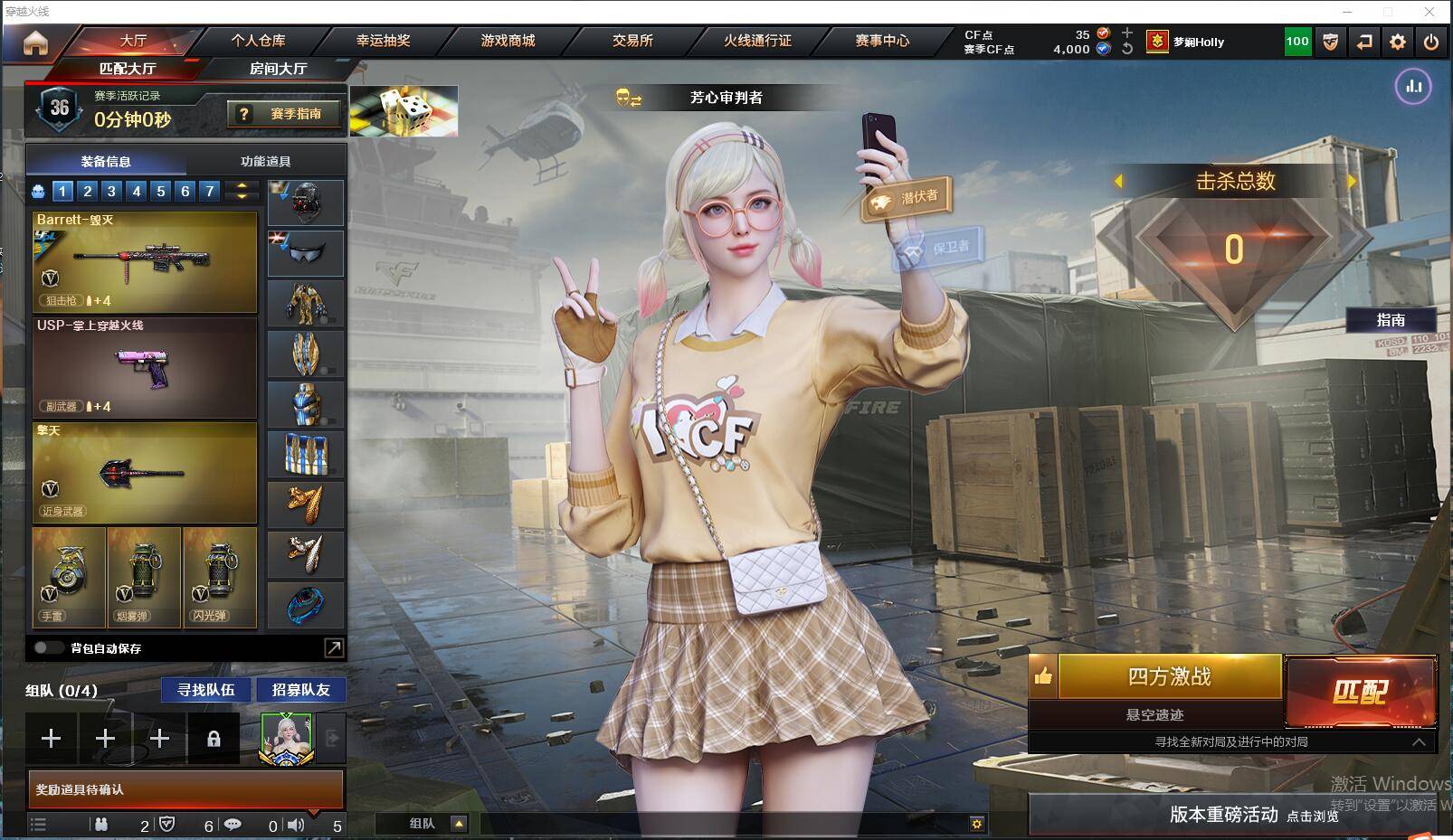Expand the 组队 panel with yellow arrow

(460, 824)
